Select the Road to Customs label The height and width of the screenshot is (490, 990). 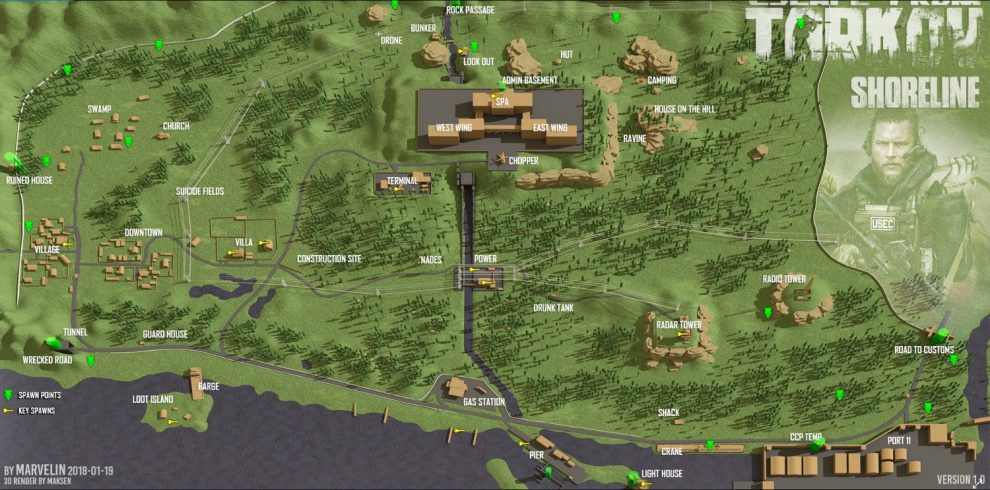click(923, 350)
